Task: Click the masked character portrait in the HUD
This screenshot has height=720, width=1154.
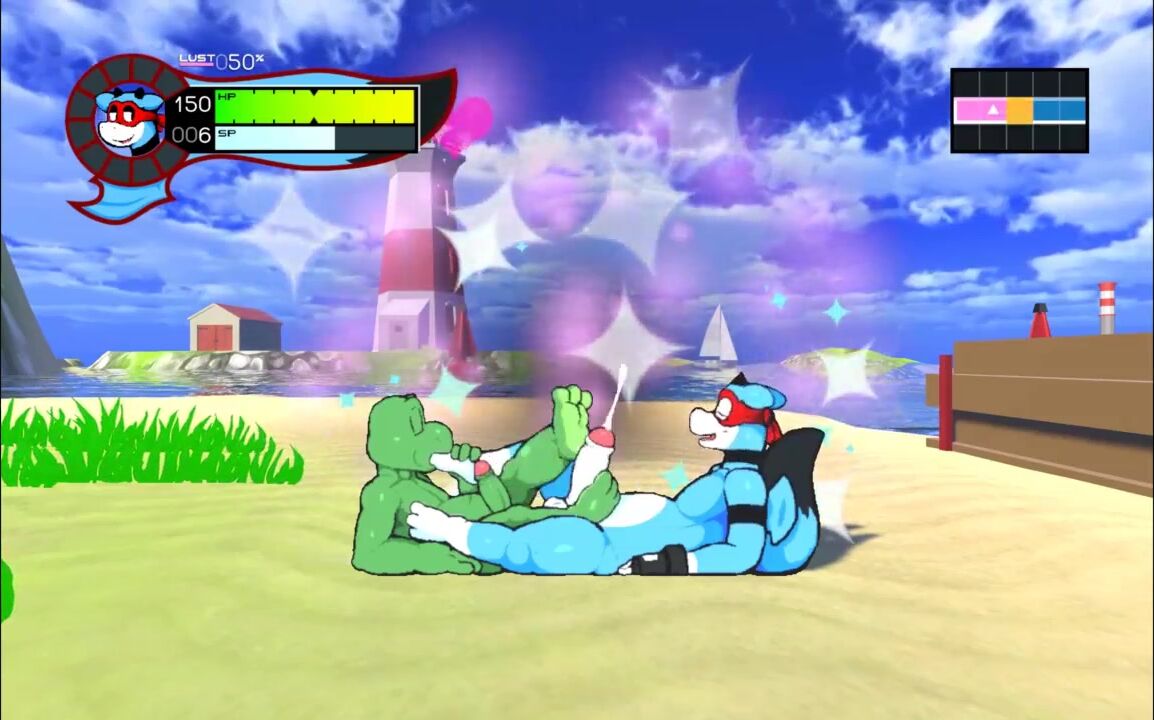Action: pyautogui.click(x=129, y=119)
